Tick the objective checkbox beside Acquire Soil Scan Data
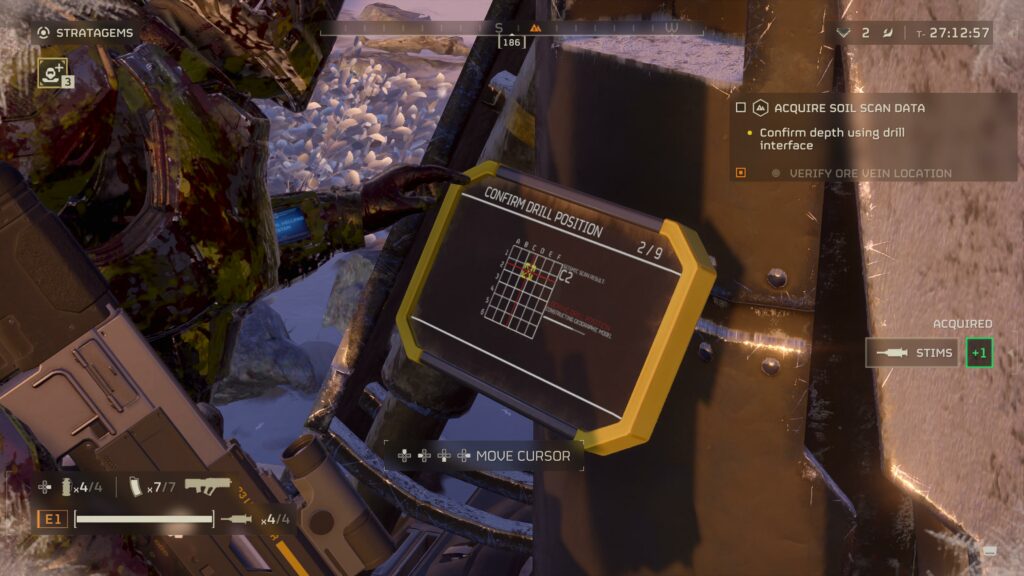Viewport: 1024px width, 576px height. (x=741, y=107)
